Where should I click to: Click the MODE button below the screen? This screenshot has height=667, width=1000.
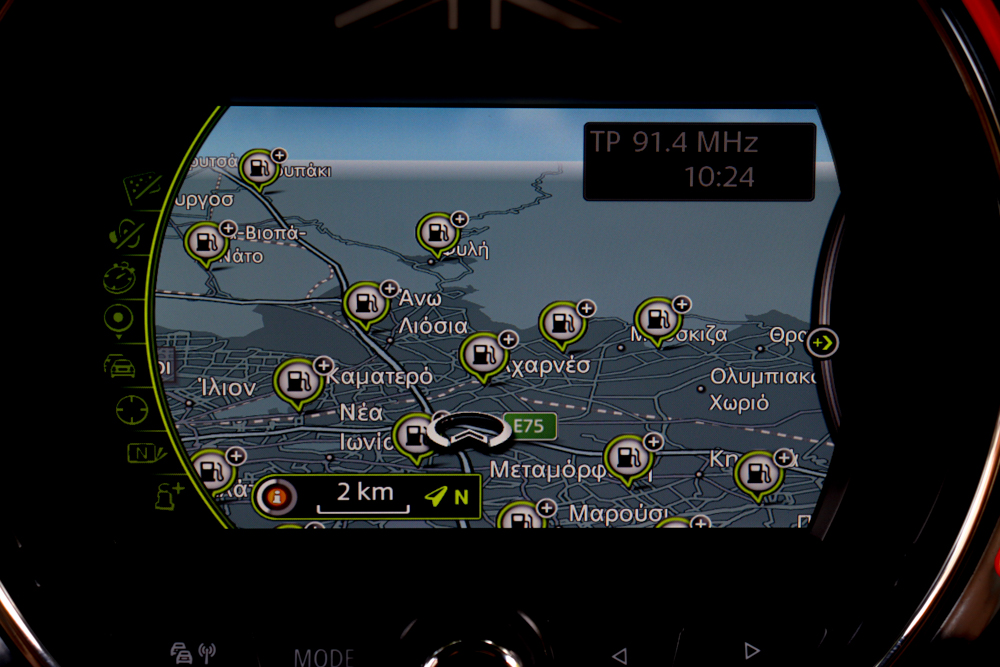click(x=323, y=657)
